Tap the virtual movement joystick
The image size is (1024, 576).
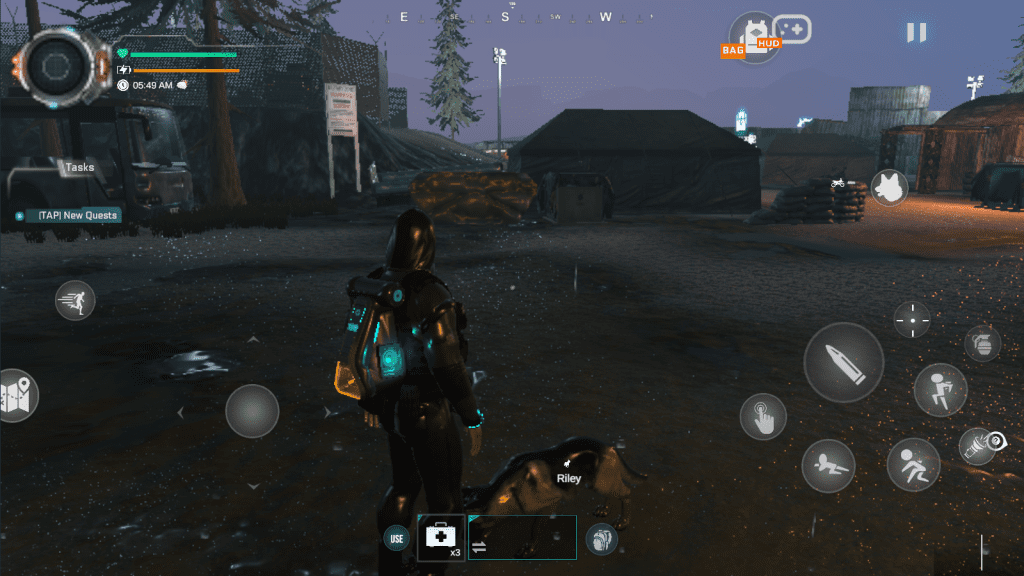click(252, 411)
